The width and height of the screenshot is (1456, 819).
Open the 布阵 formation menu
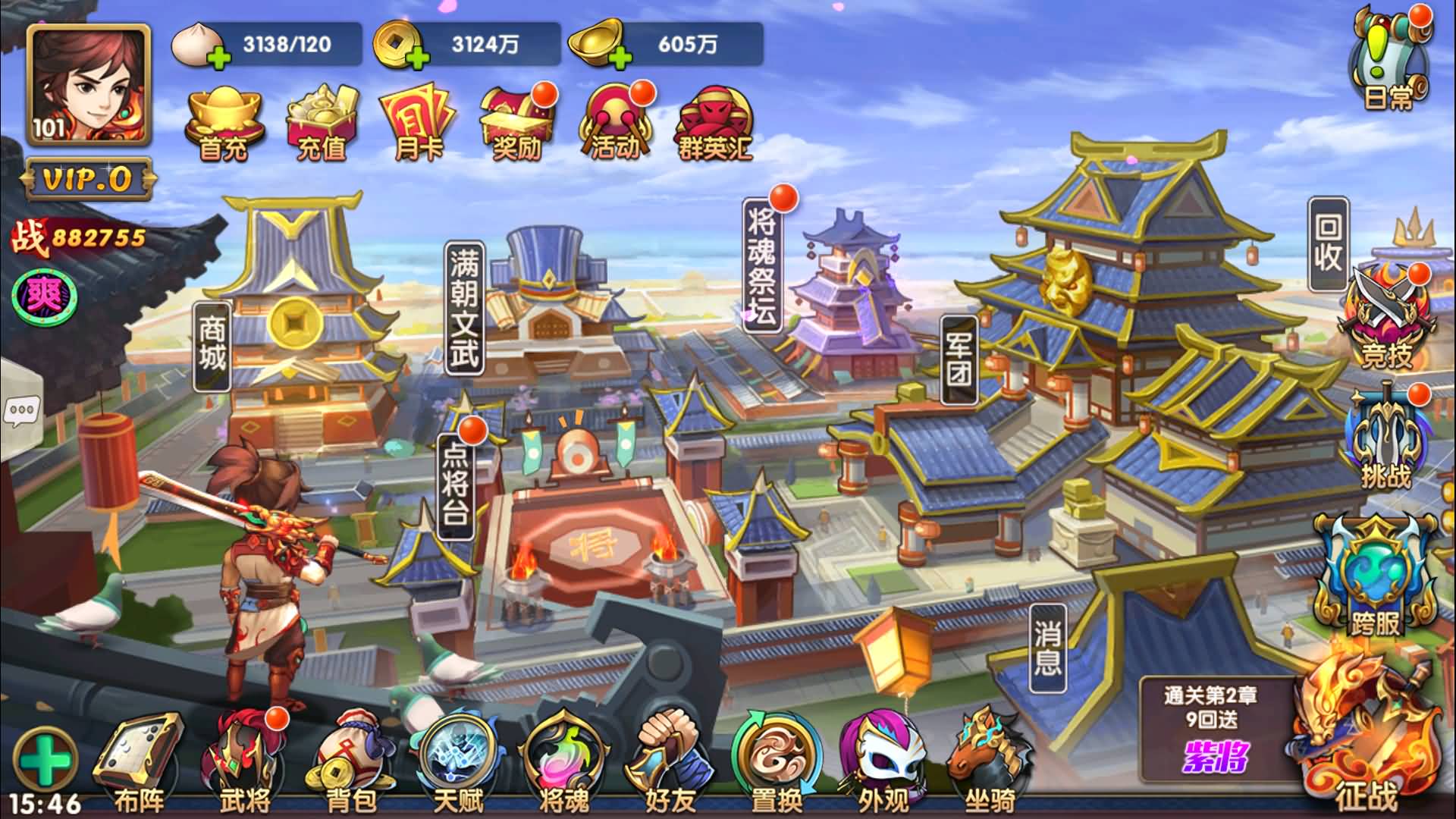click(x=138, y=762)
